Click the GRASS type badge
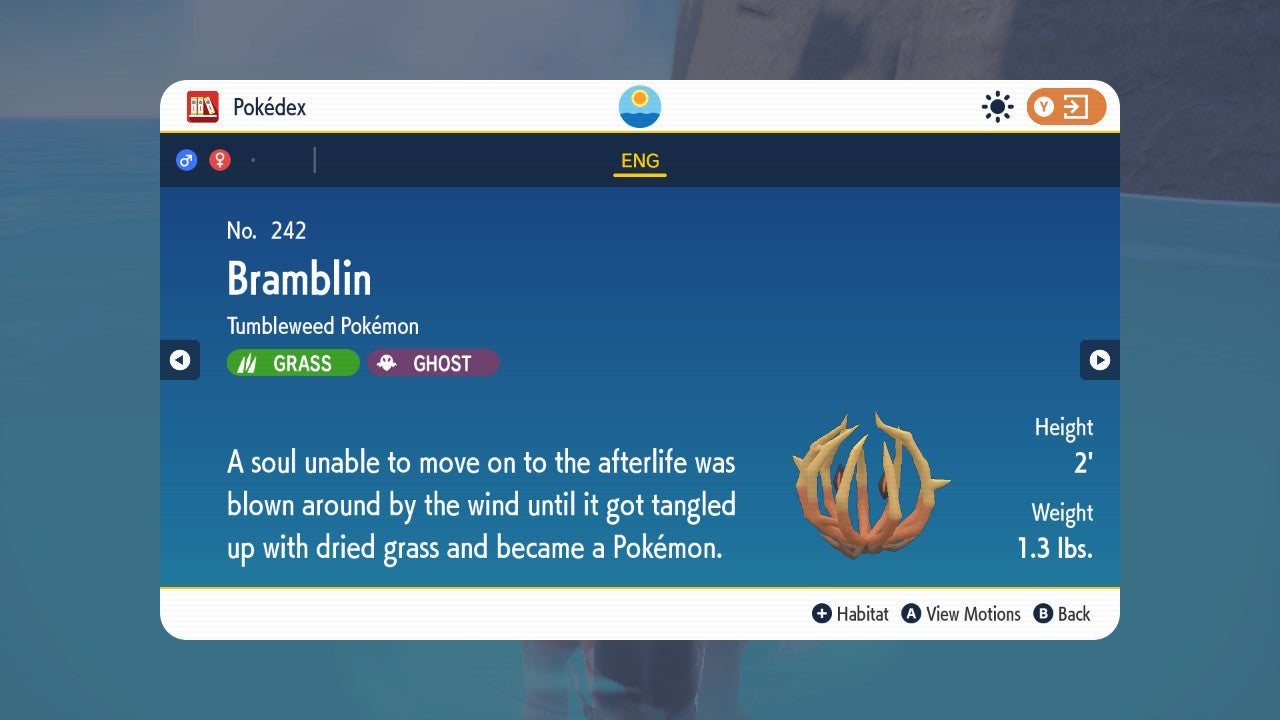 292,362
